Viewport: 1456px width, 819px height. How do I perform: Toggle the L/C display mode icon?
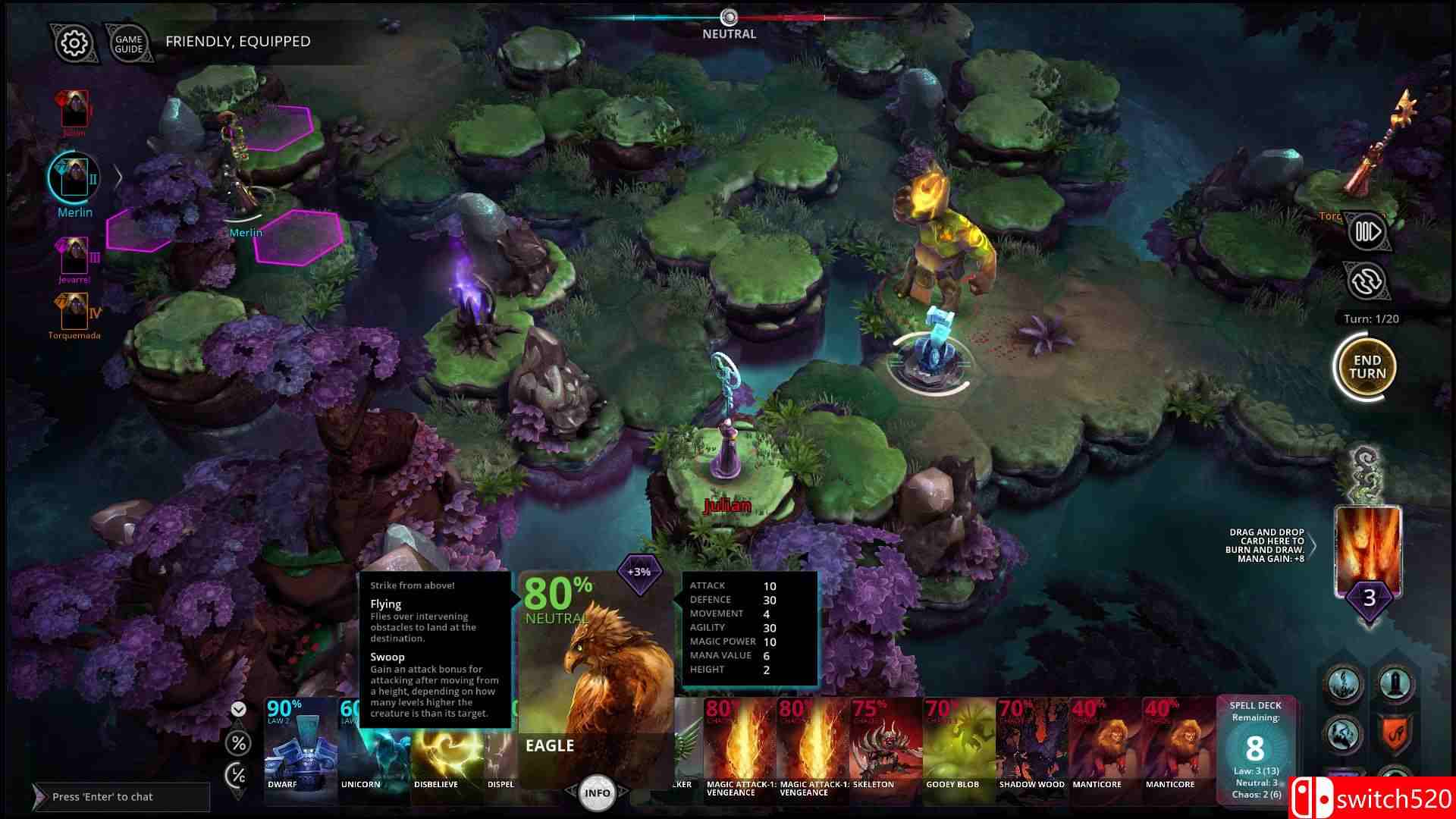(237, 776)
